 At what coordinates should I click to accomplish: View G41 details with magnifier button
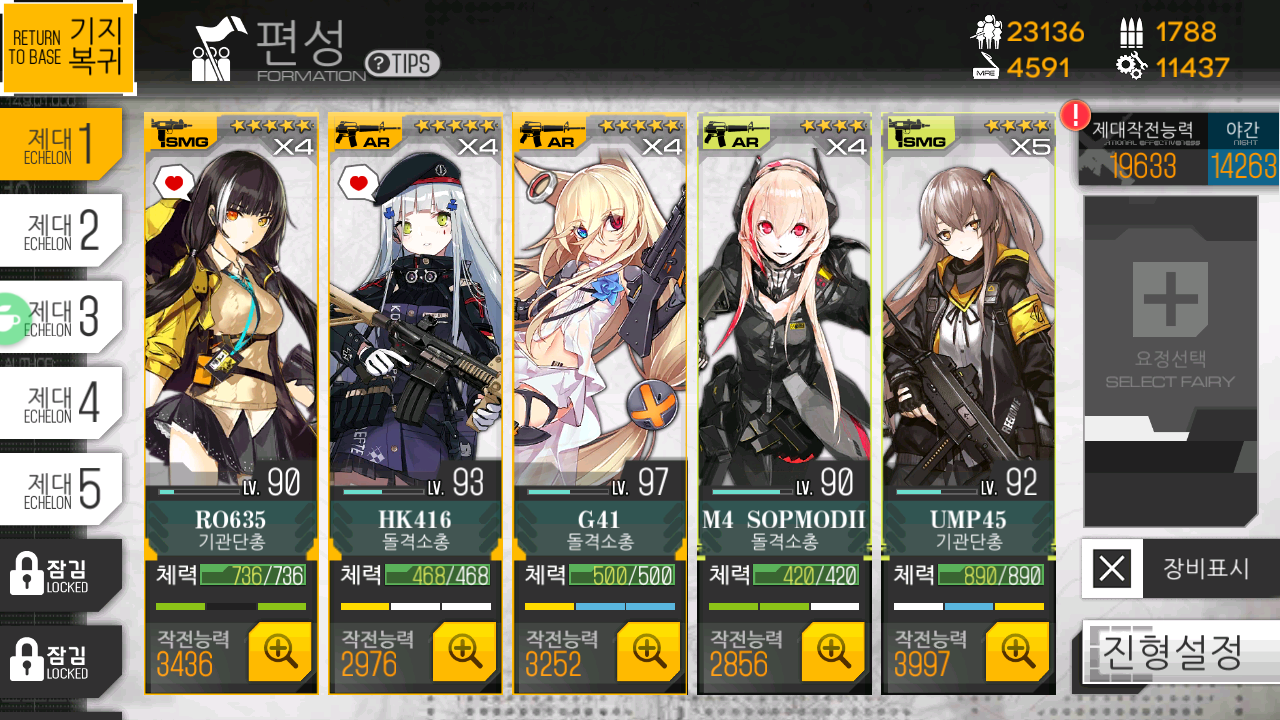coord(649,651)
